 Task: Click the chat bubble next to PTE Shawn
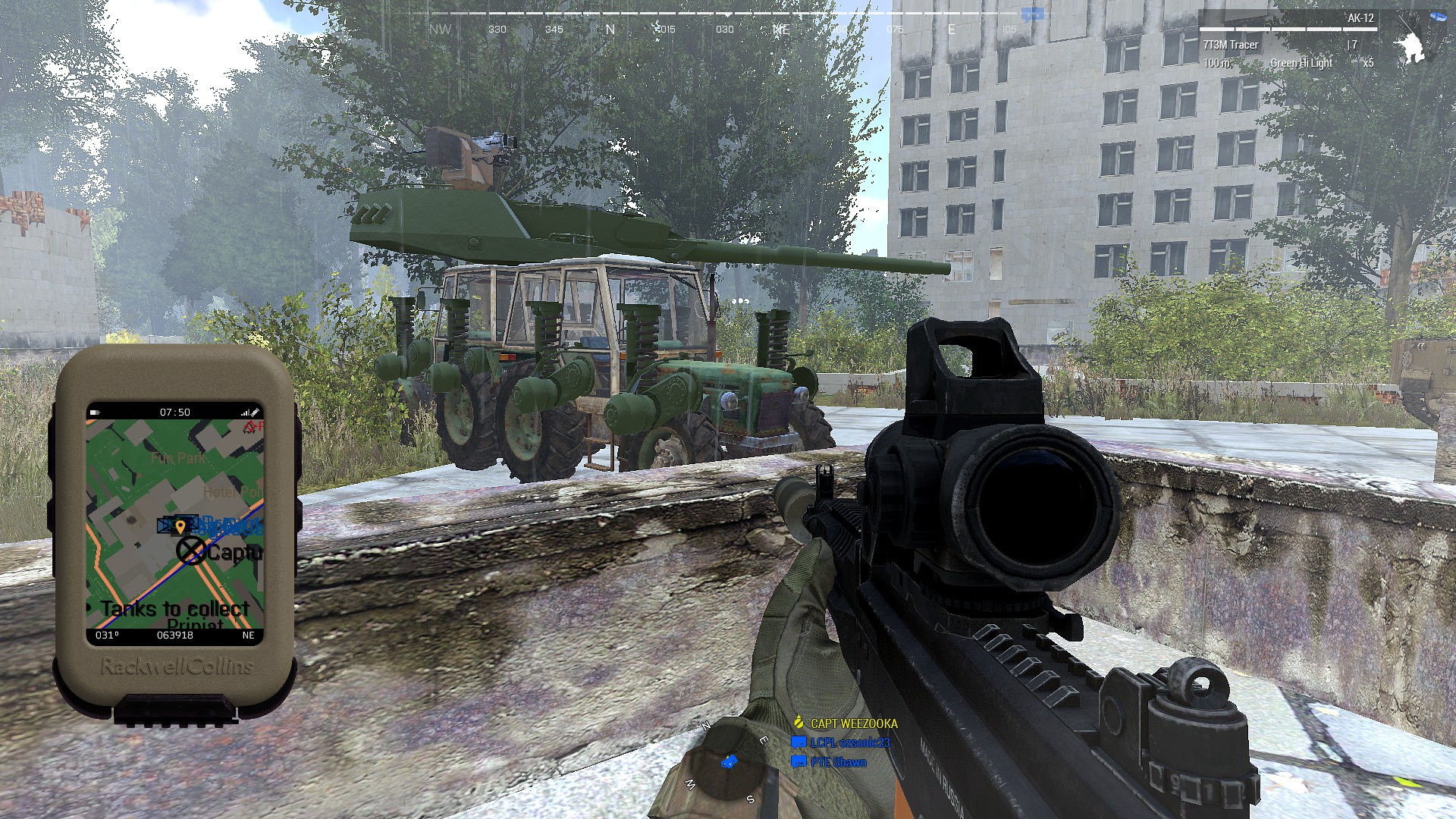[x=798, y=762]
